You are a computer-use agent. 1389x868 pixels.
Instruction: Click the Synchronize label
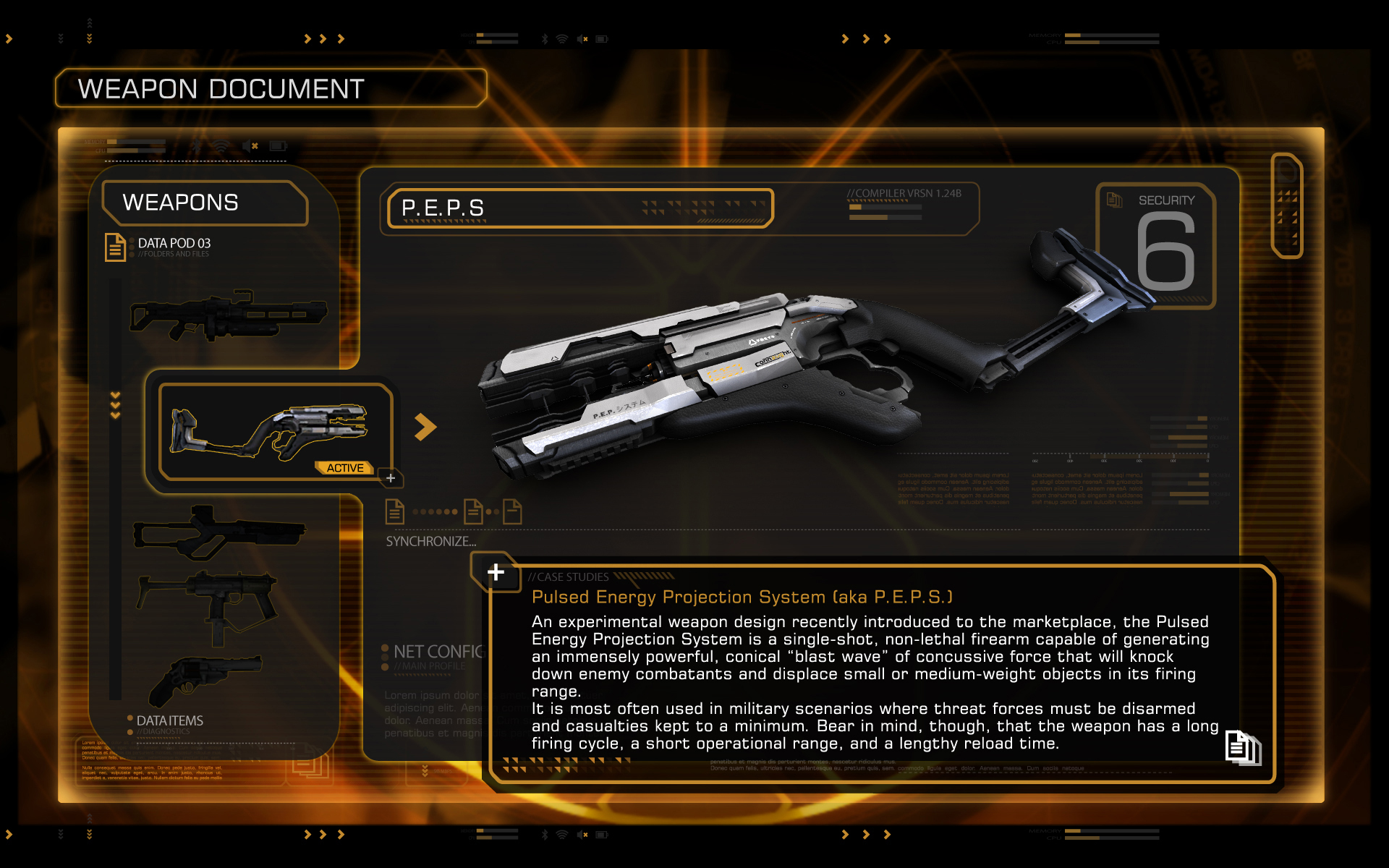430,541
